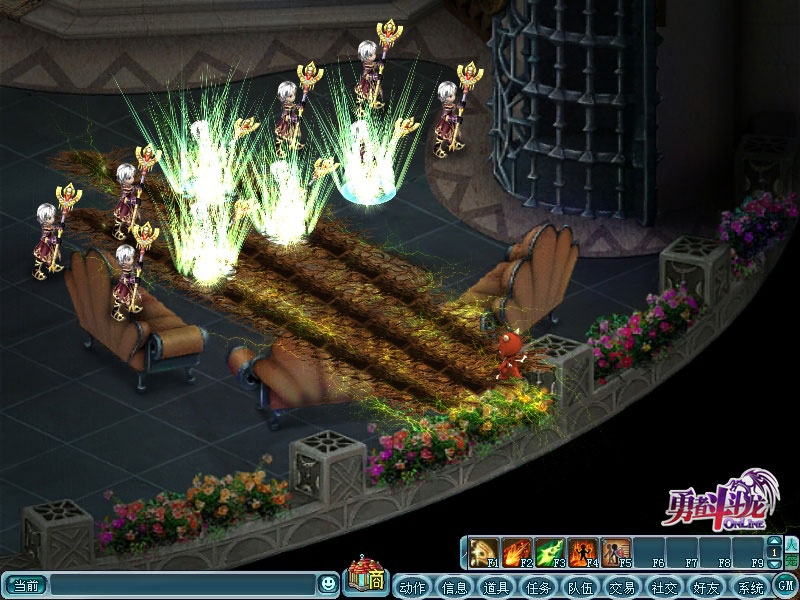This screenshot has height=600, width=800.
Task: Activate the F4 flaming figure skill
Action: pyautogui.click(x=582, y=552)
